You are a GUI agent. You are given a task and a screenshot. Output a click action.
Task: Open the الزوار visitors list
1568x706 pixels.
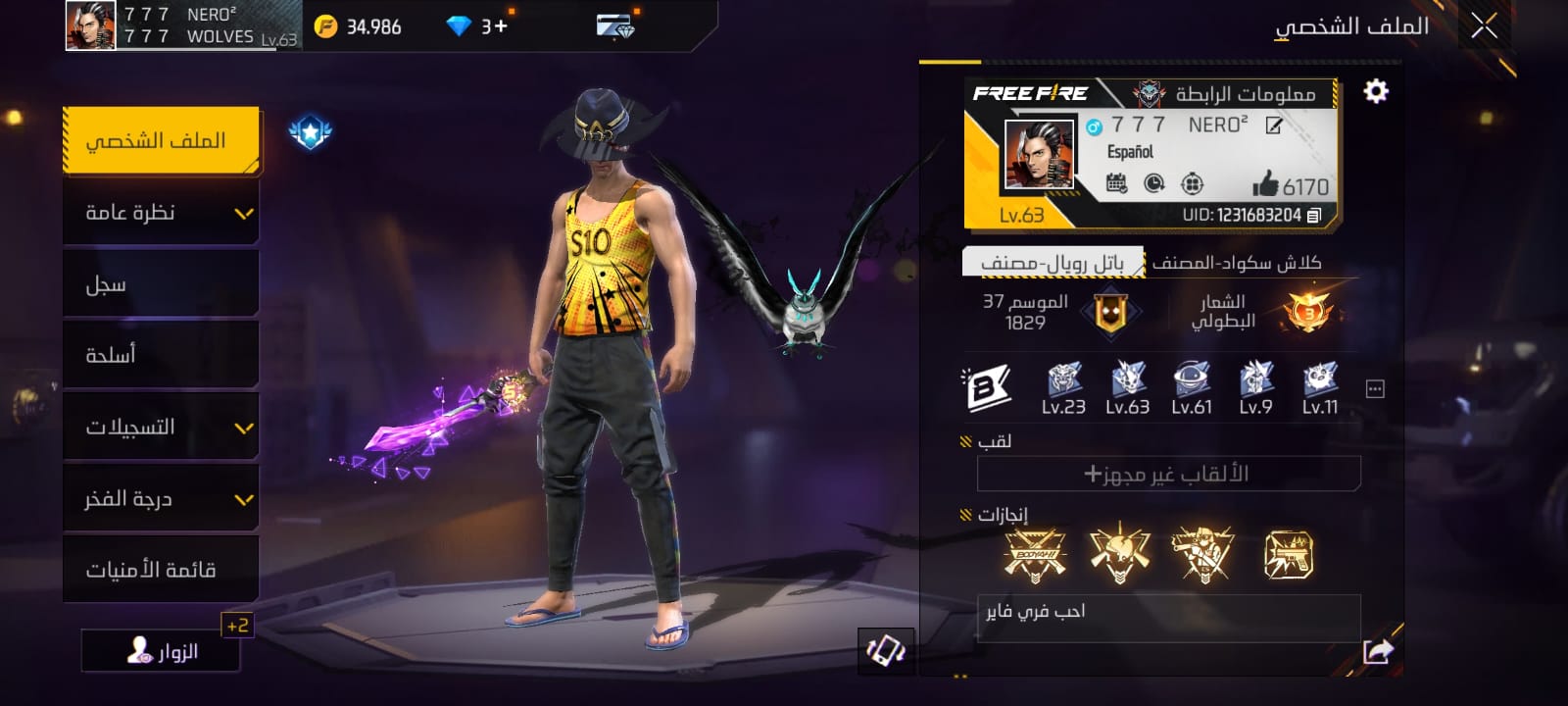pyautogui.click(x=162, y=651)
